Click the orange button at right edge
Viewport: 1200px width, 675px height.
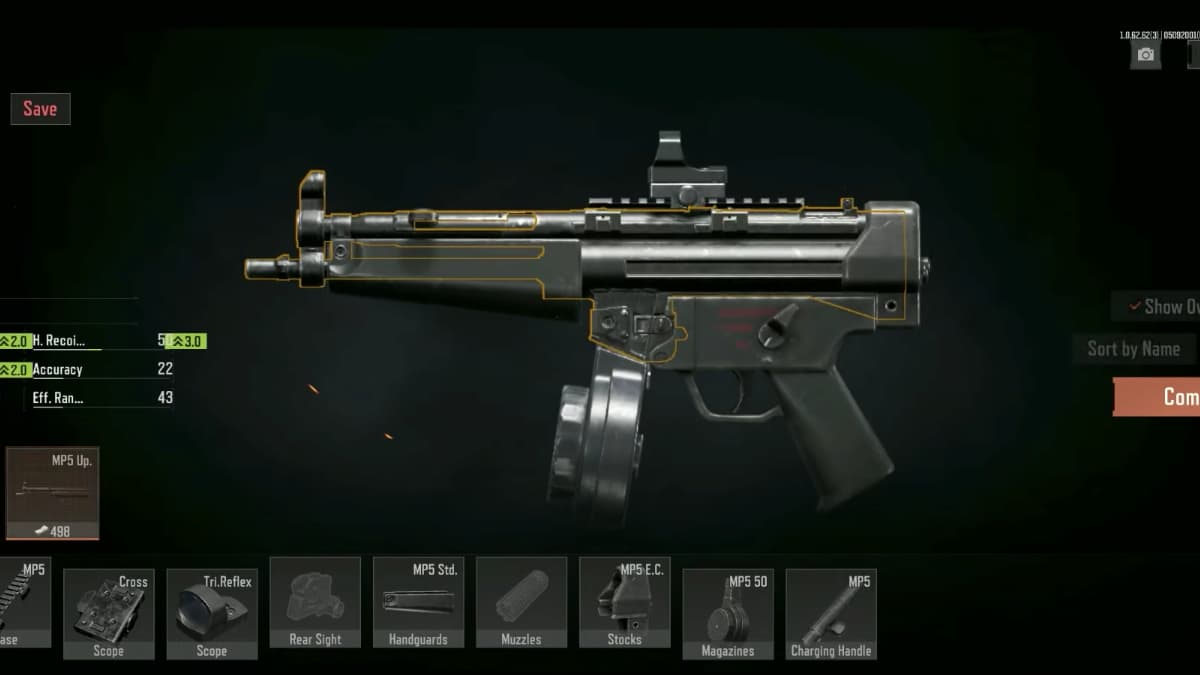(x=1158, y=397)
